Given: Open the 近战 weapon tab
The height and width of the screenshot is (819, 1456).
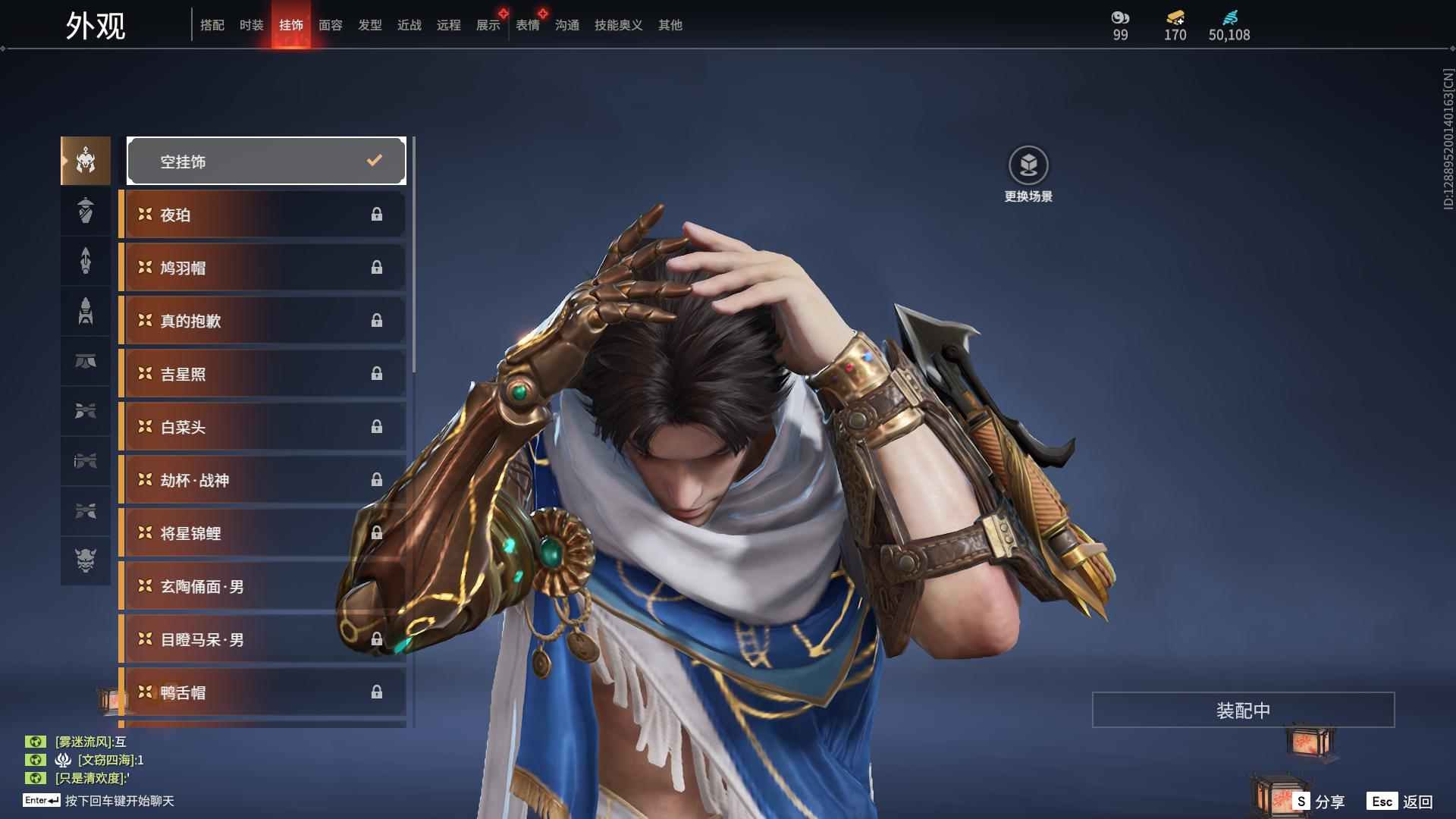Looking at the screenshot, I should [x=409, y=25].
